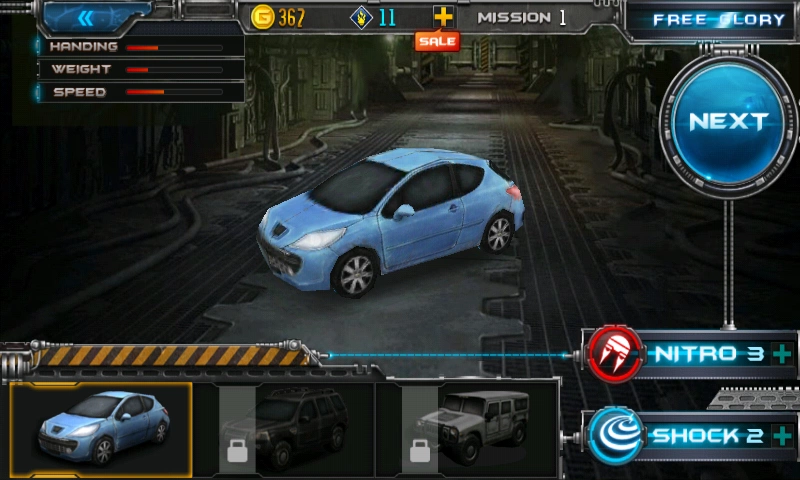Open the orange SALE tag

point(437,42)
